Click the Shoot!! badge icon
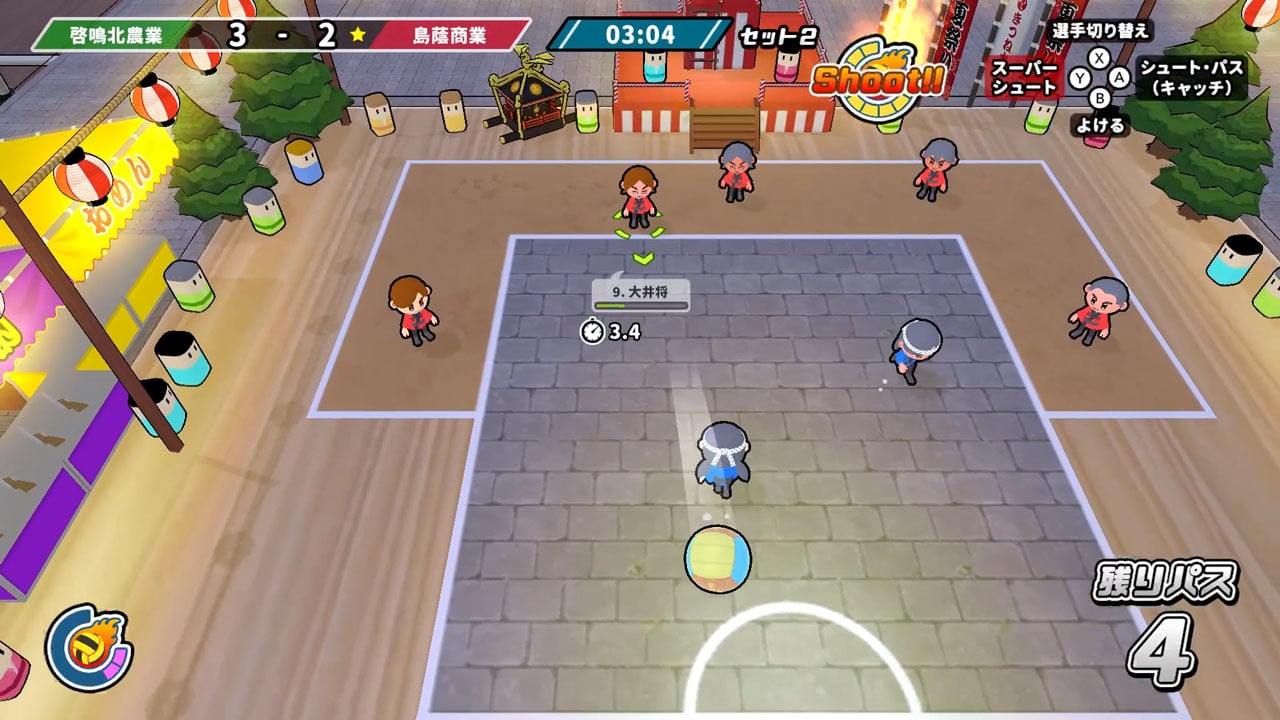The width and height of the screenshot is (1280, 720). tap(877, 82)
